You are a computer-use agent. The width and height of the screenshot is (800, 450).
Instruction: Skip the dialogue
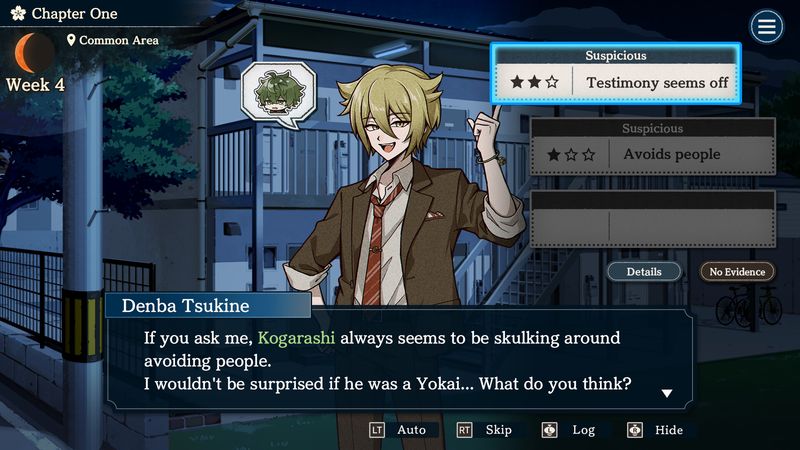(486, 430)
